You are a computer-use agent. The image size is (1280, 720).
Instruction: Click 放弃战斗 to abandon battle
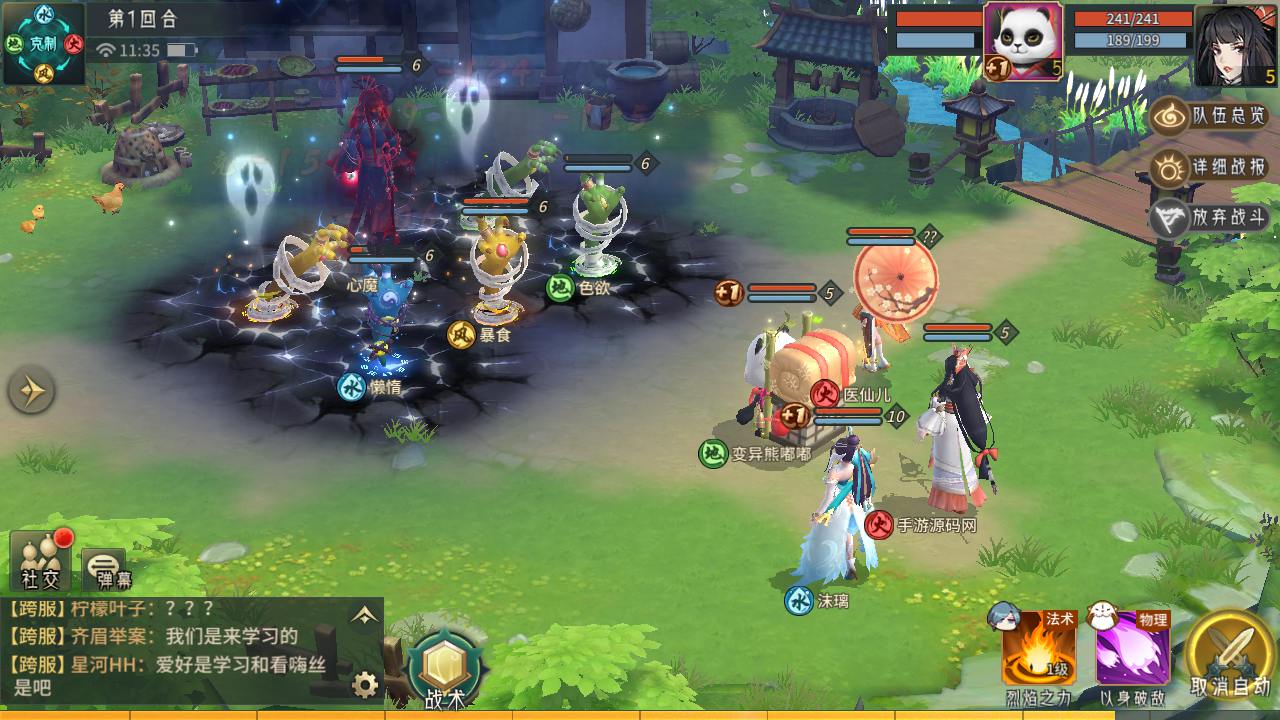point(1211,219)
